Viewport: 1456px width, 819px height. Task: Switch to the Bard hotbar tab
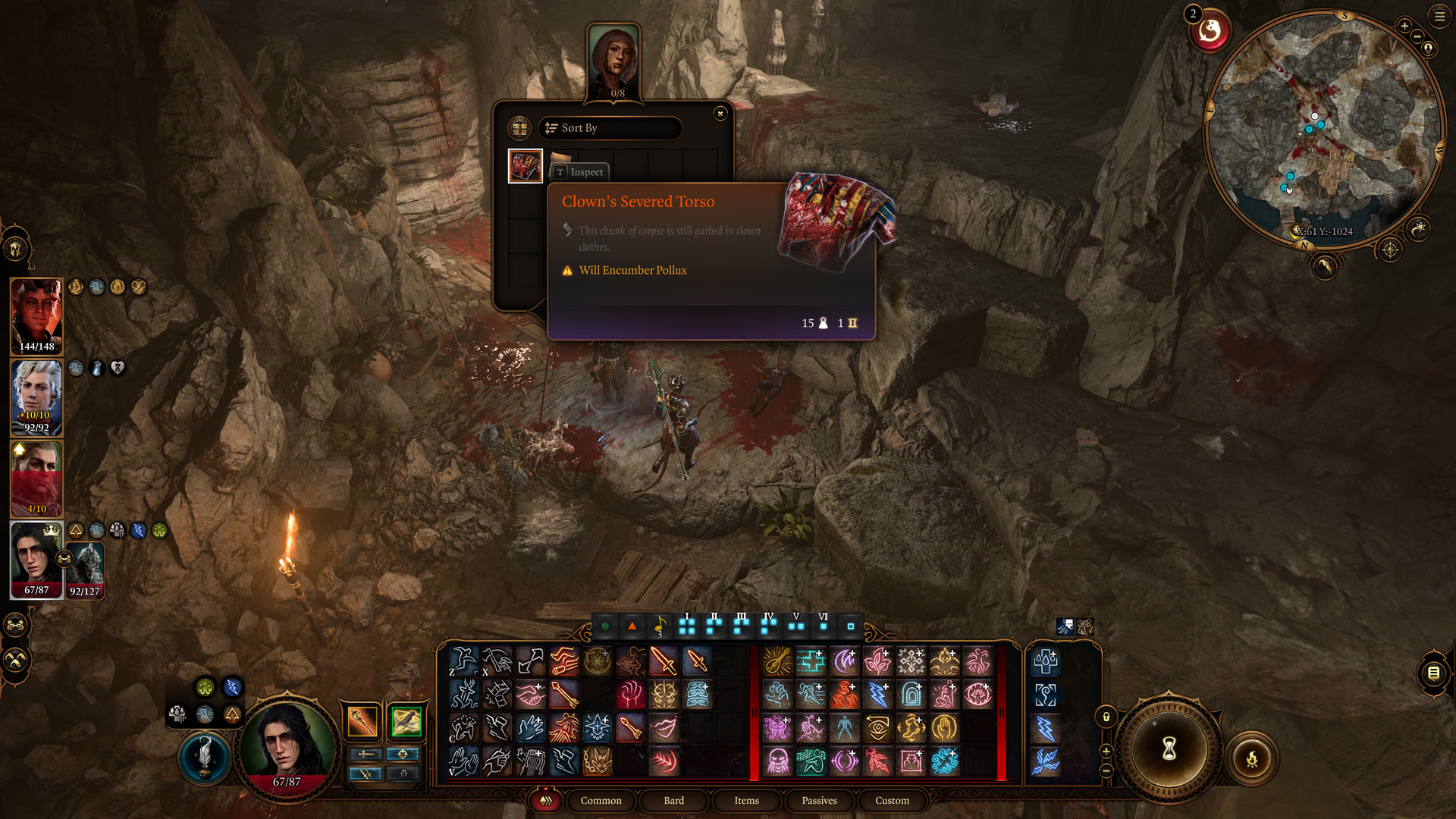(x=673, y=801)
